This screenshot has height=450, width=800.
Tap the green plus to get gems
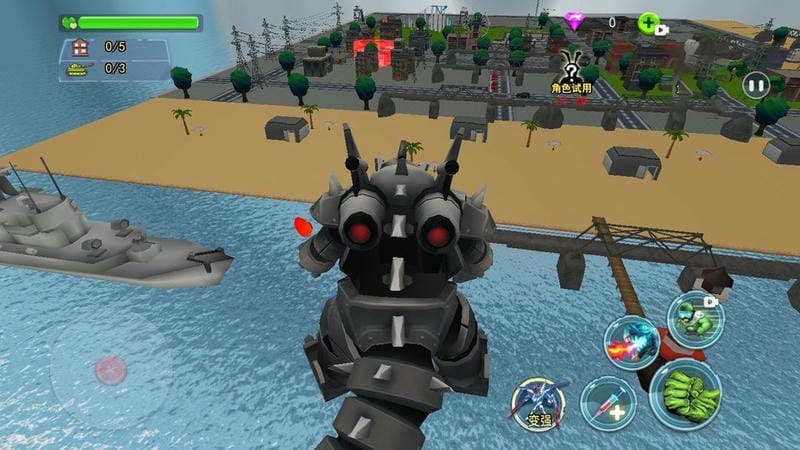pyautogui.click(x=648, y=22)
